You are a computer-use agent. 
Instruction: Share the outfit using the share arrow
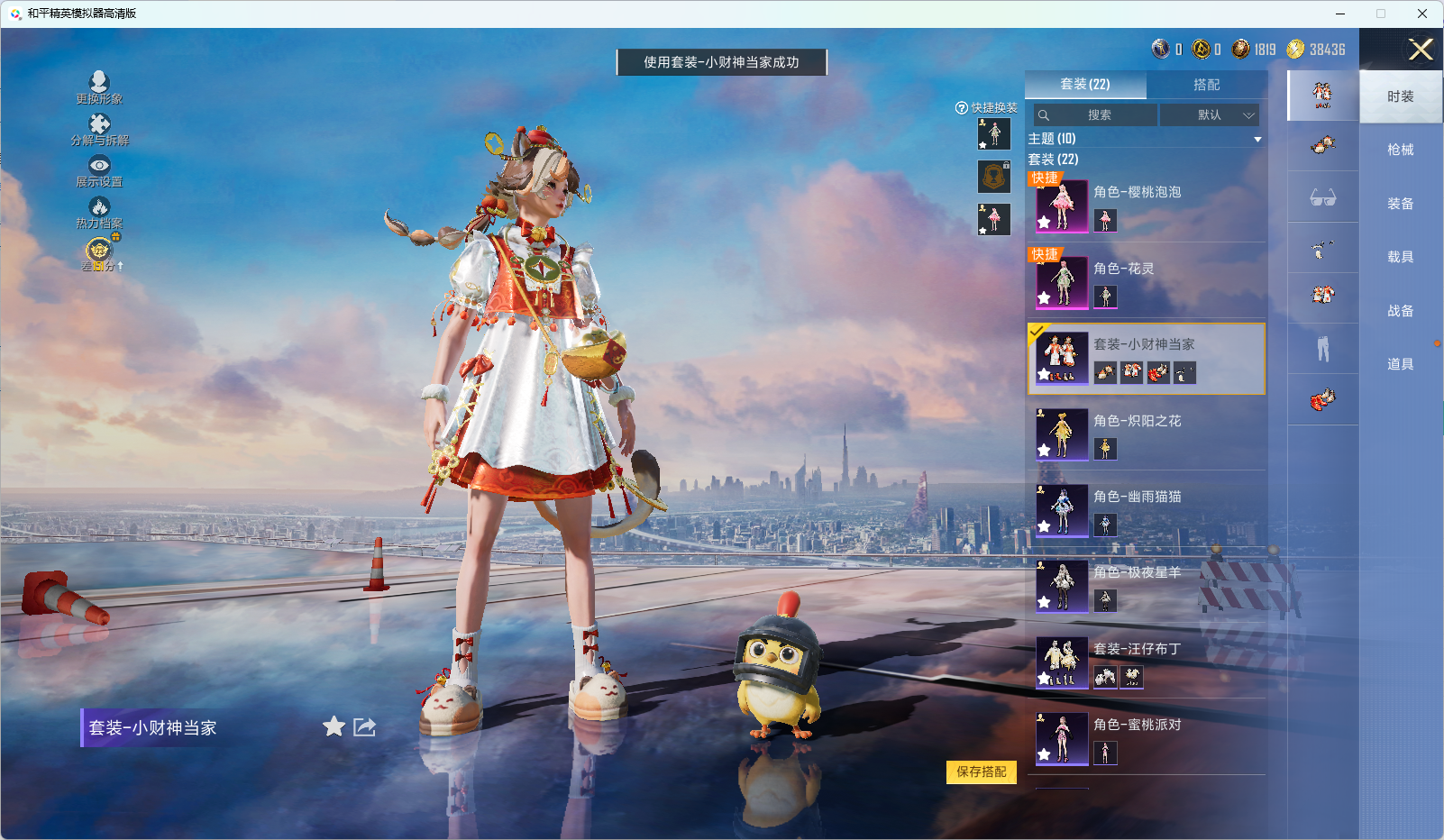[362, 726]
